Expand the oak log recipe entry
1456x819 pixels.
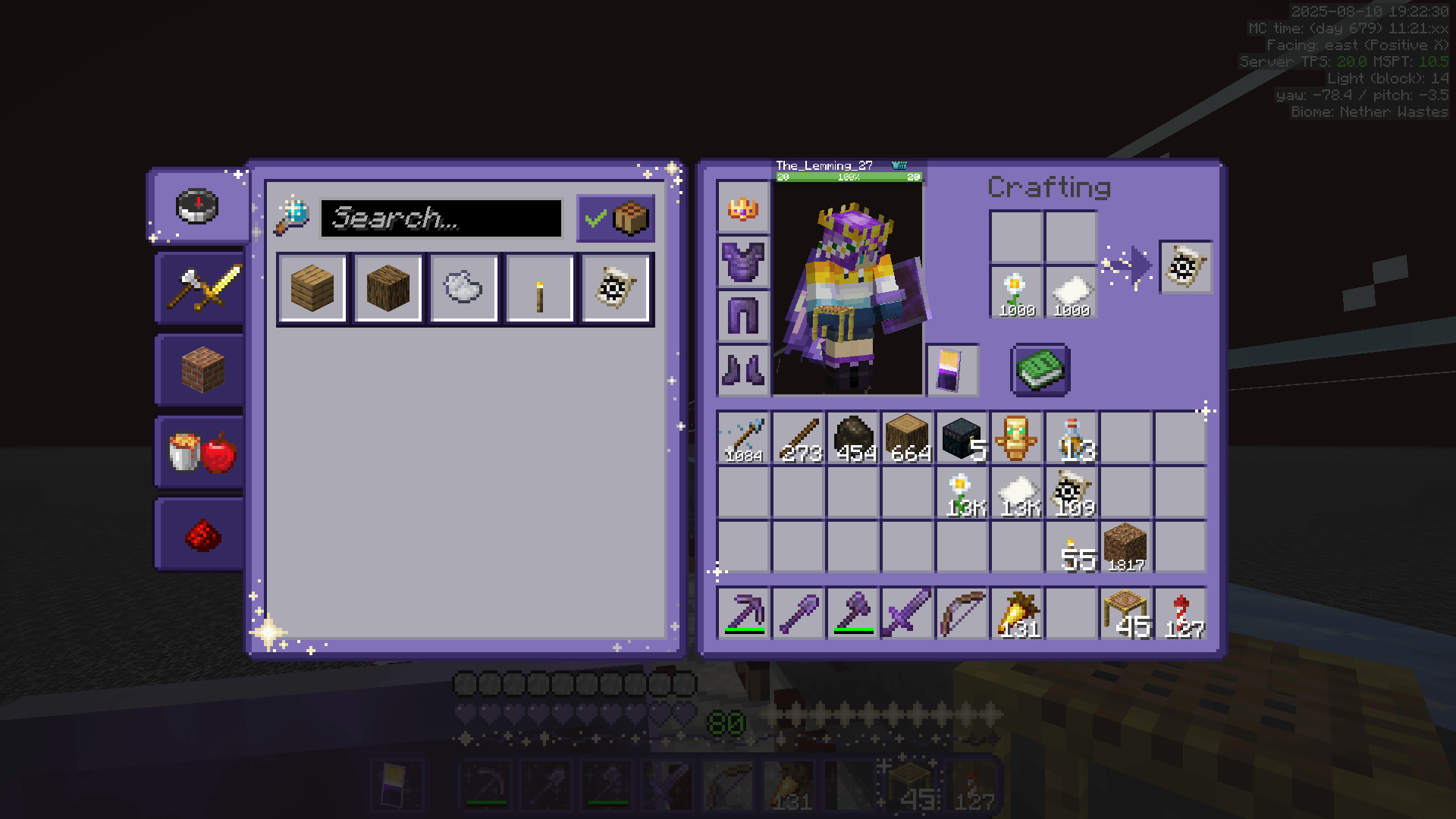coord(388,289)
